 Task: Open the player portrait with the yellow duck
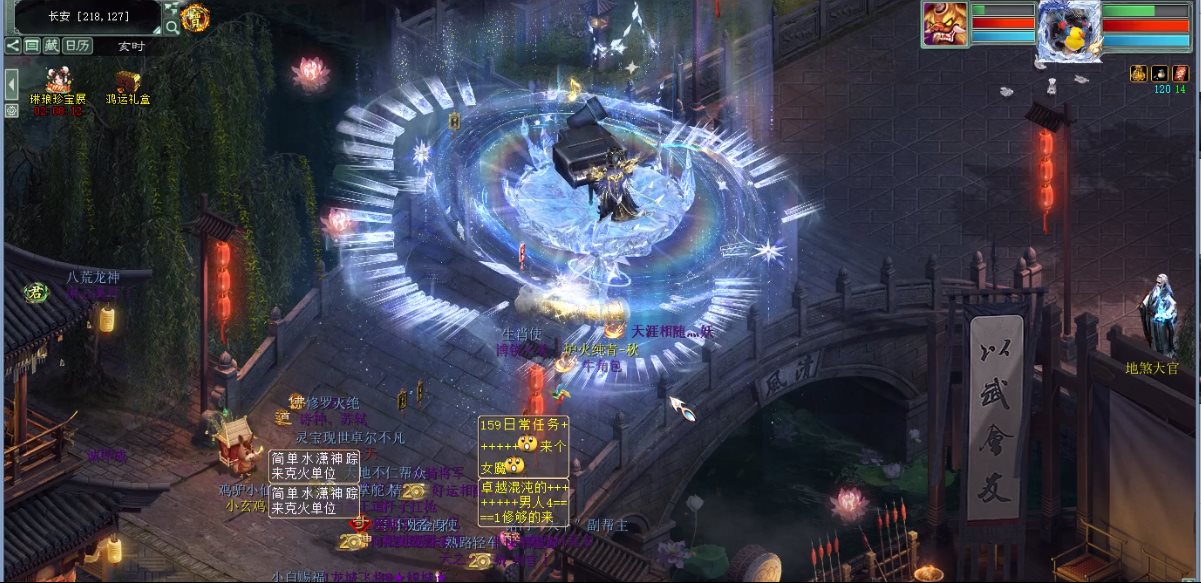(1069, 30)
